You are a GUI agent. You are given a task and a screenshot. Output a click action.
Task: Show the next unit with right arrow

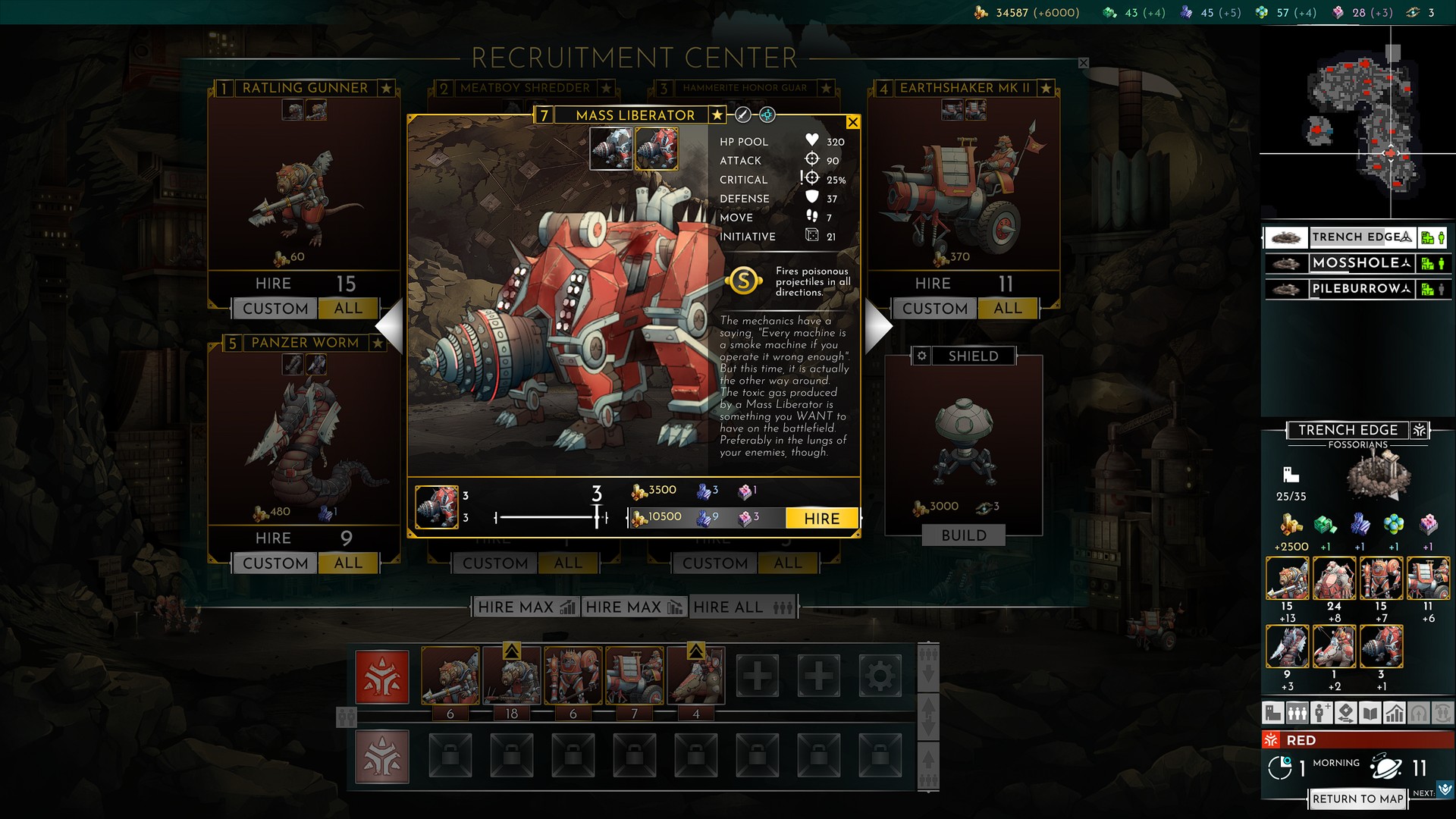[878, 325]
